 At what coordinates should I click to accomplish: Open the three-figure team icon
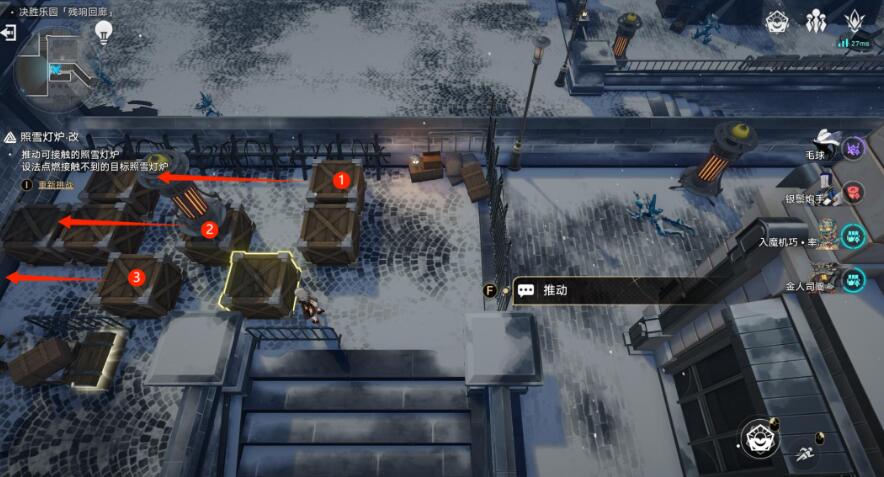pos(816,21)
